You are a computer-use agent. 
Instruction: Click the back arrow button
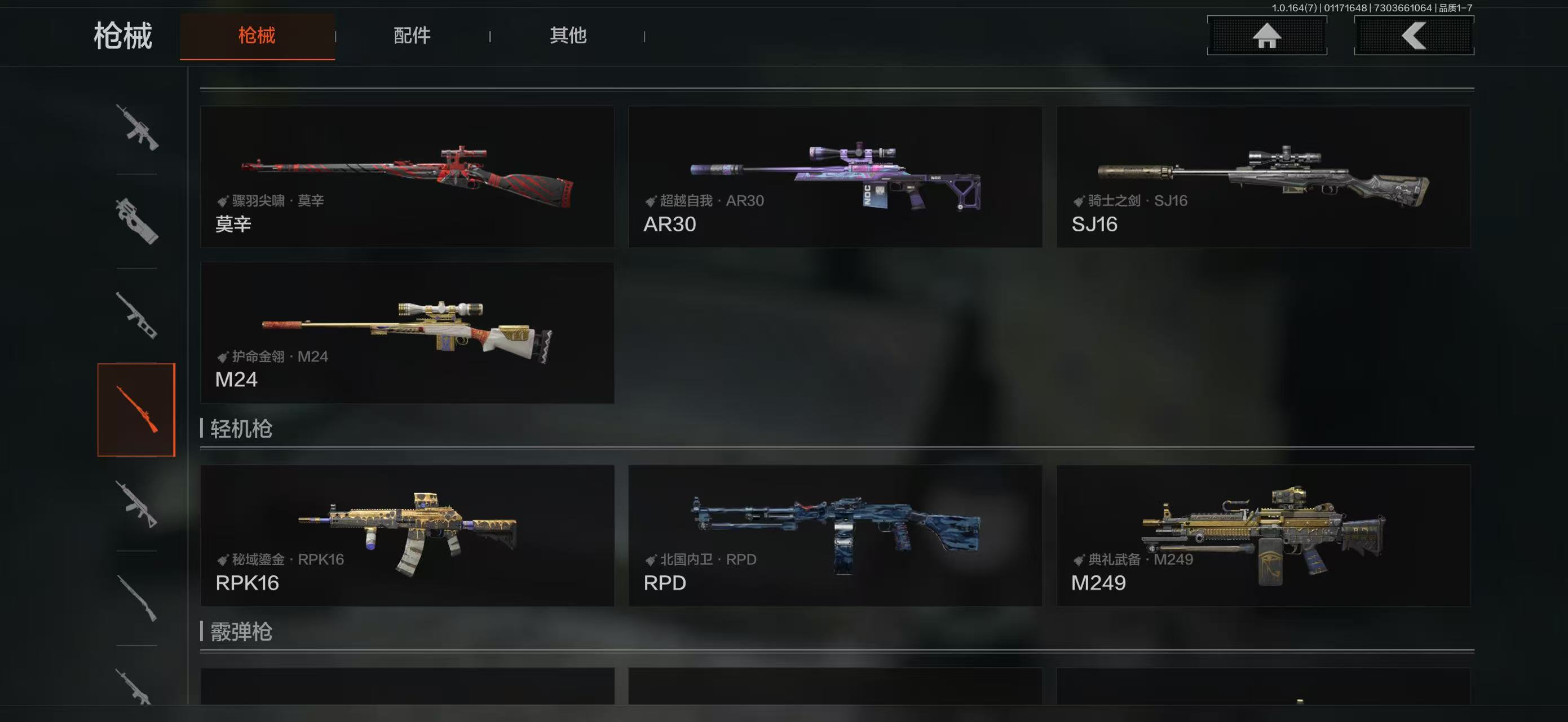pyautogui.click(x=1414, y=36)
